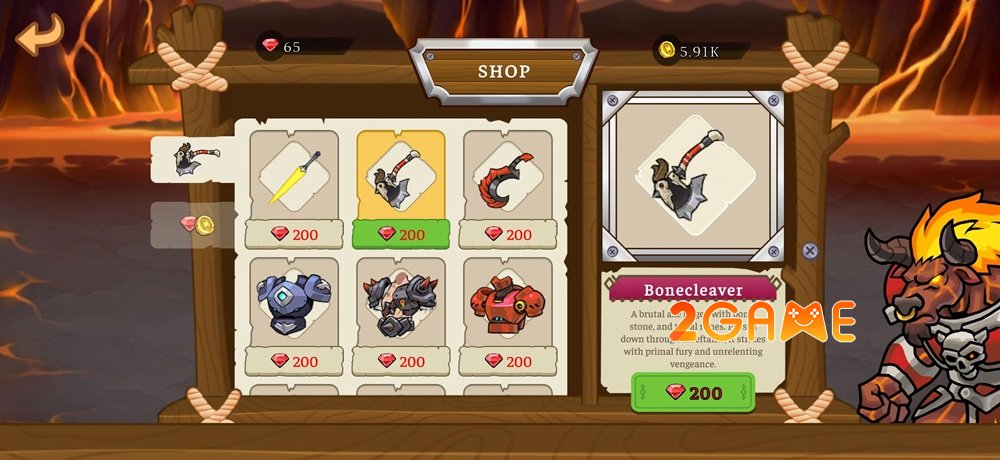Open the gems and coins currency tab
Screen dimensions: 1000x460
pos(196,224)
